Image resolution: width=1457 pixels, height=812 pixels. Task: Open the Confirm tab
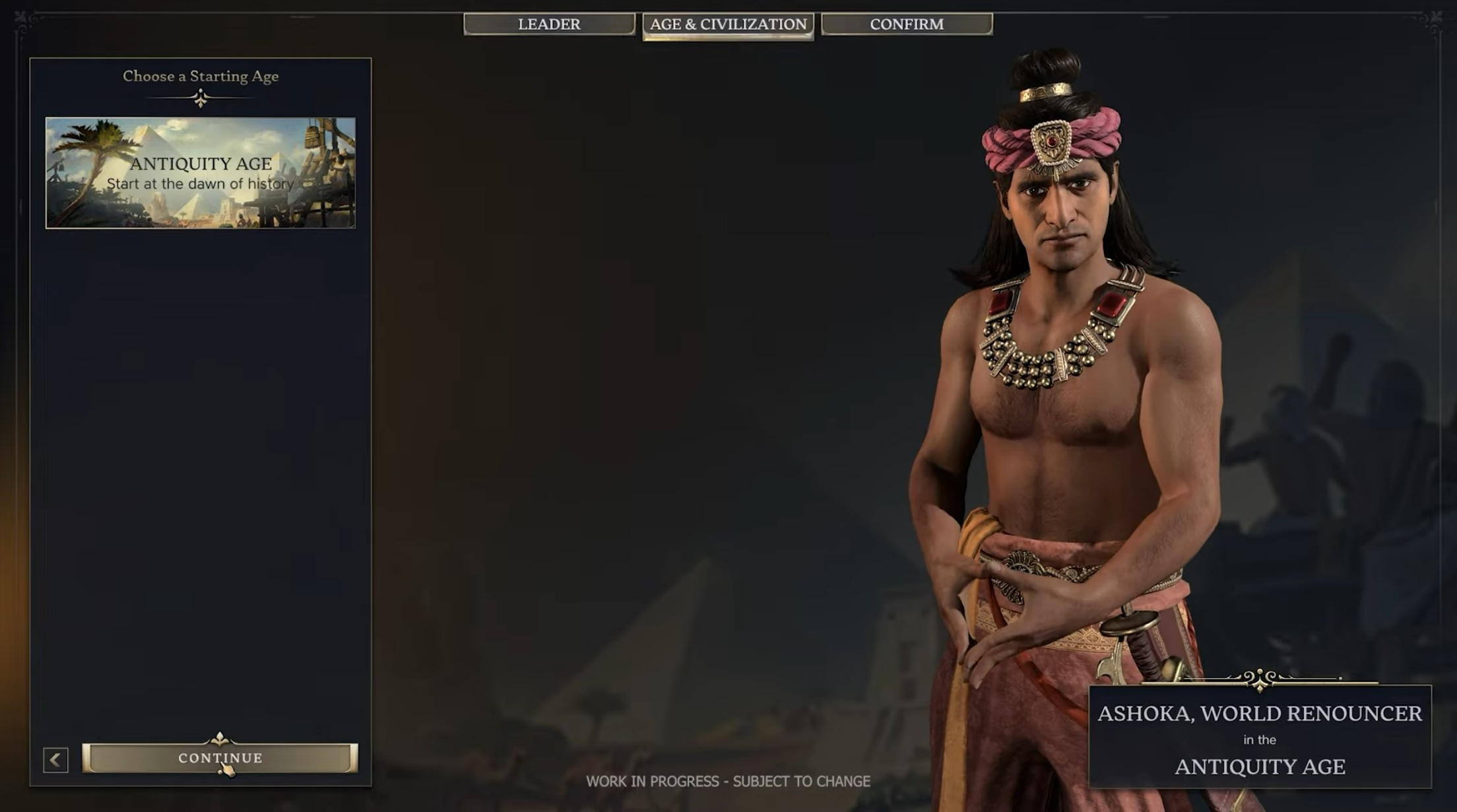[x=907, y=24]
